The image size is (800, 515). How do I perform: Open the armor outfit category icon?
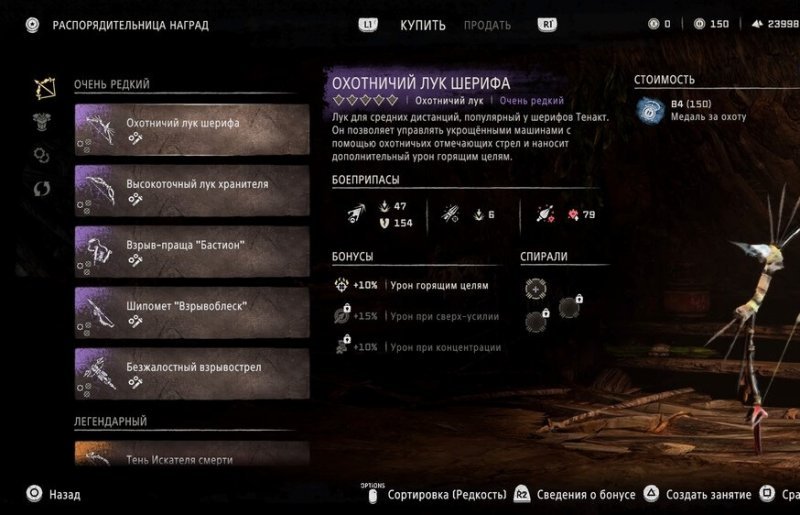pyautogui.click(x=43, y=122)
